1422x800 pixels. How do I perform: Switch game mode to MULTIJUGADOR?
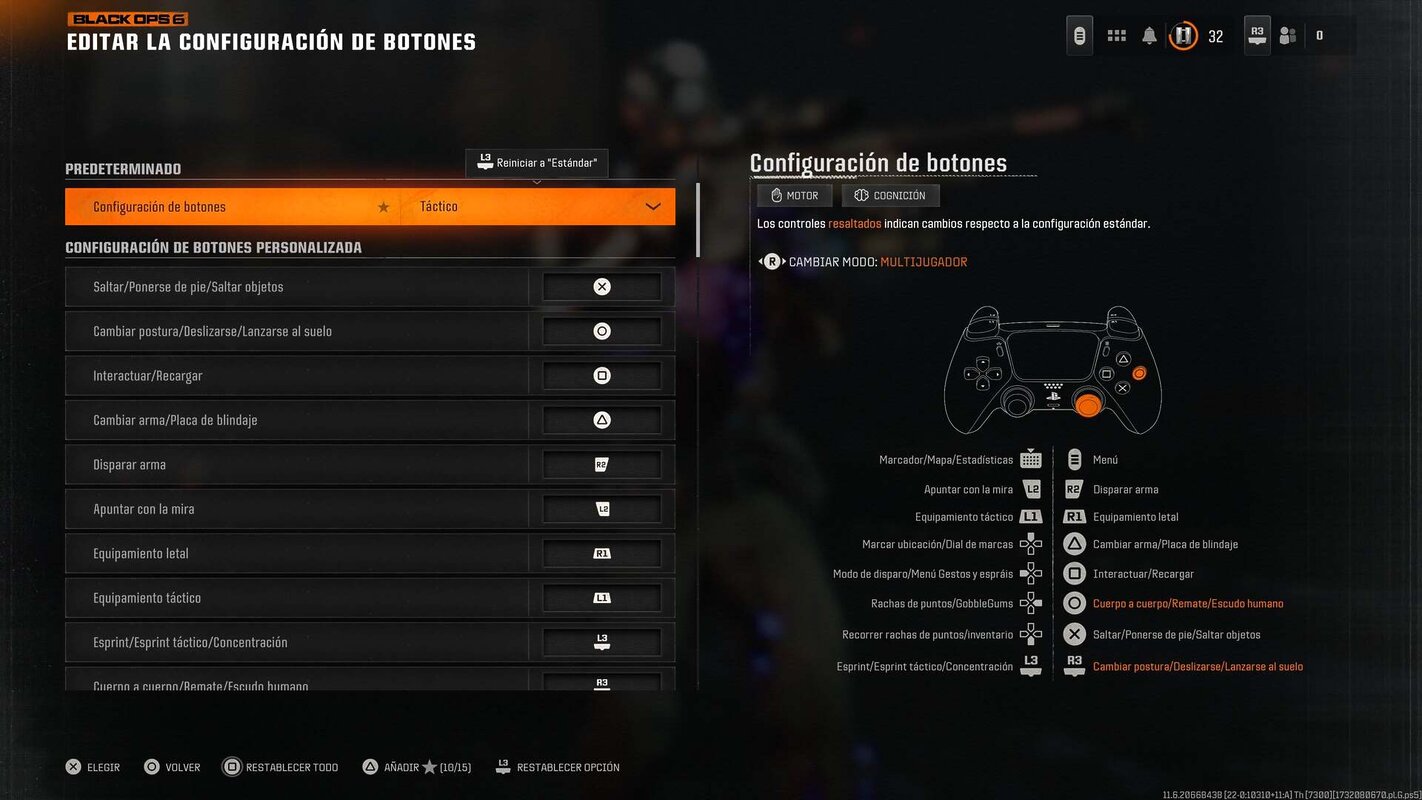click(923, 261)
